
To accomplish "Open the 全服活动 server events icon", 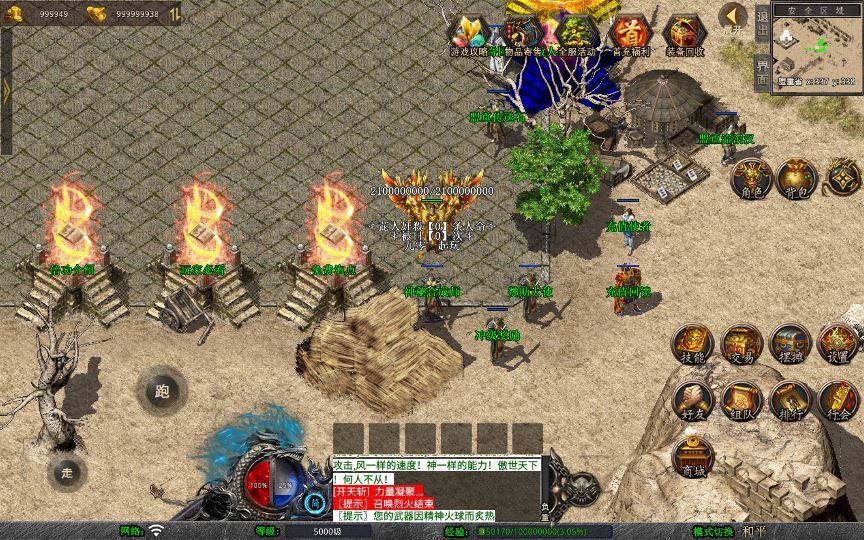I will pyautogui.click(x=576, y=34).
